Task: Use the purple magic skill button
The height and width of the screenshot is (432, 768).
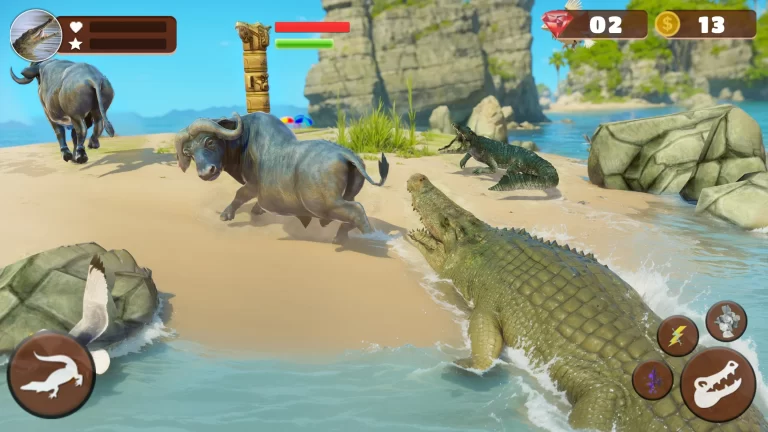Action: tap(652, 380)
